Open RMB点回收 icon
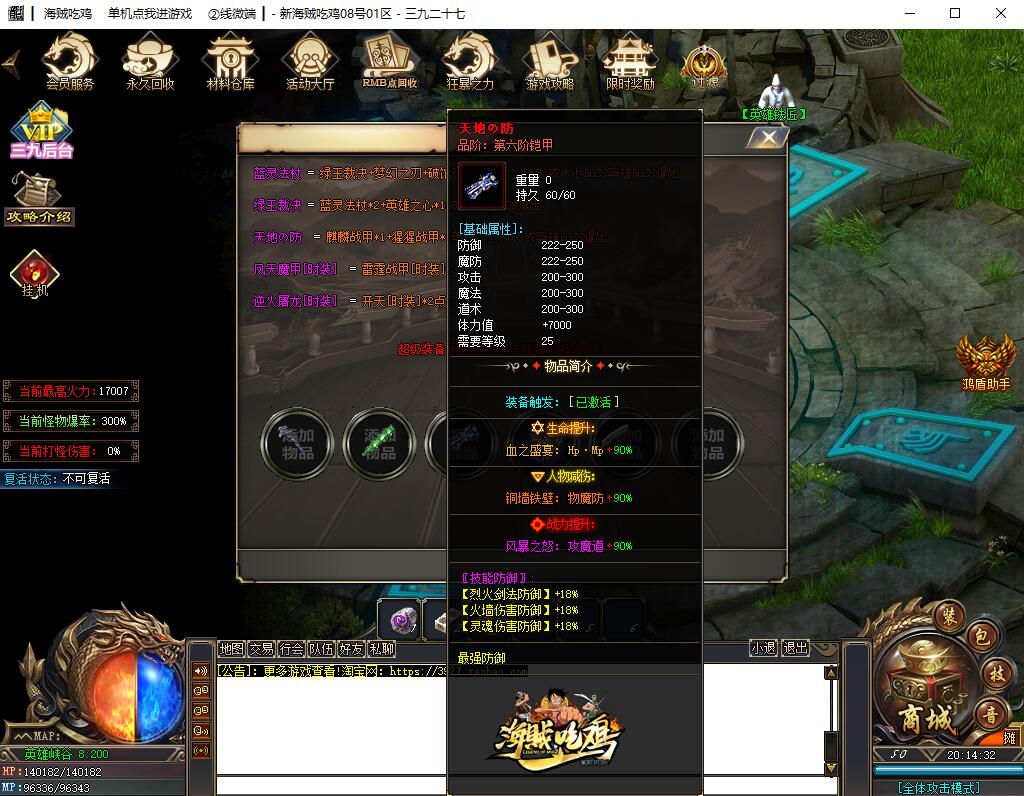The height and width of the screenshot is (796, 1024). (x=390, y=62)
